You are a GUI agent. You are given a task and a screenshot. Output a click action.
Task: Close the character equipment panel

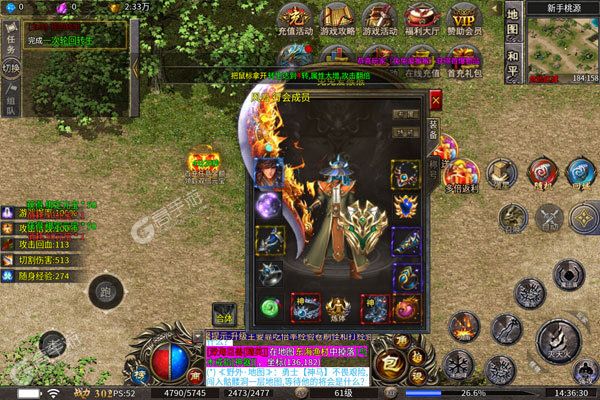[435, 101]
